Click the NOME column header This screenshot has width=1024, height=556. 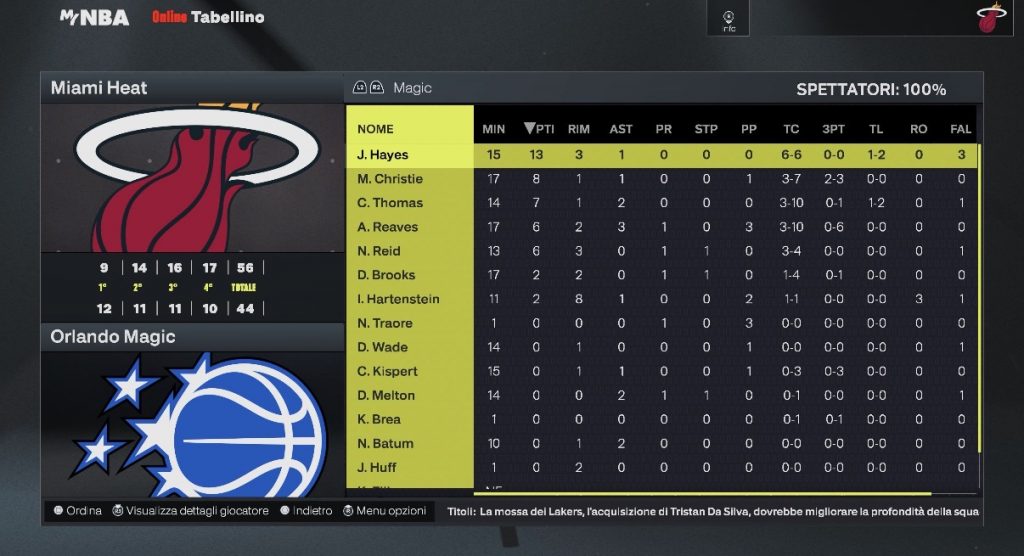coord(376,129)
